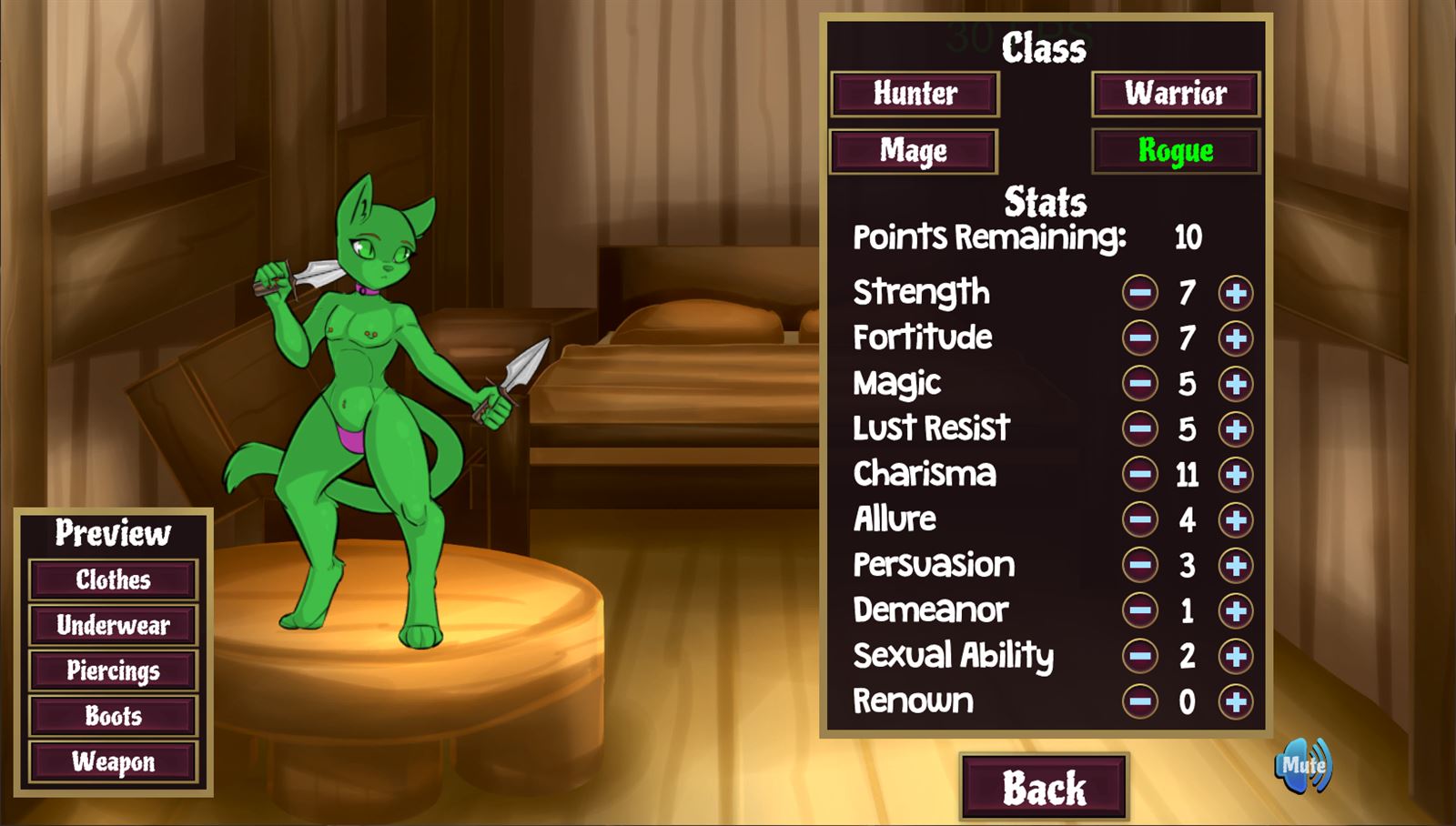Preview the Piercings option
This screenshot has width=1456, height=826.
point(113,672)
